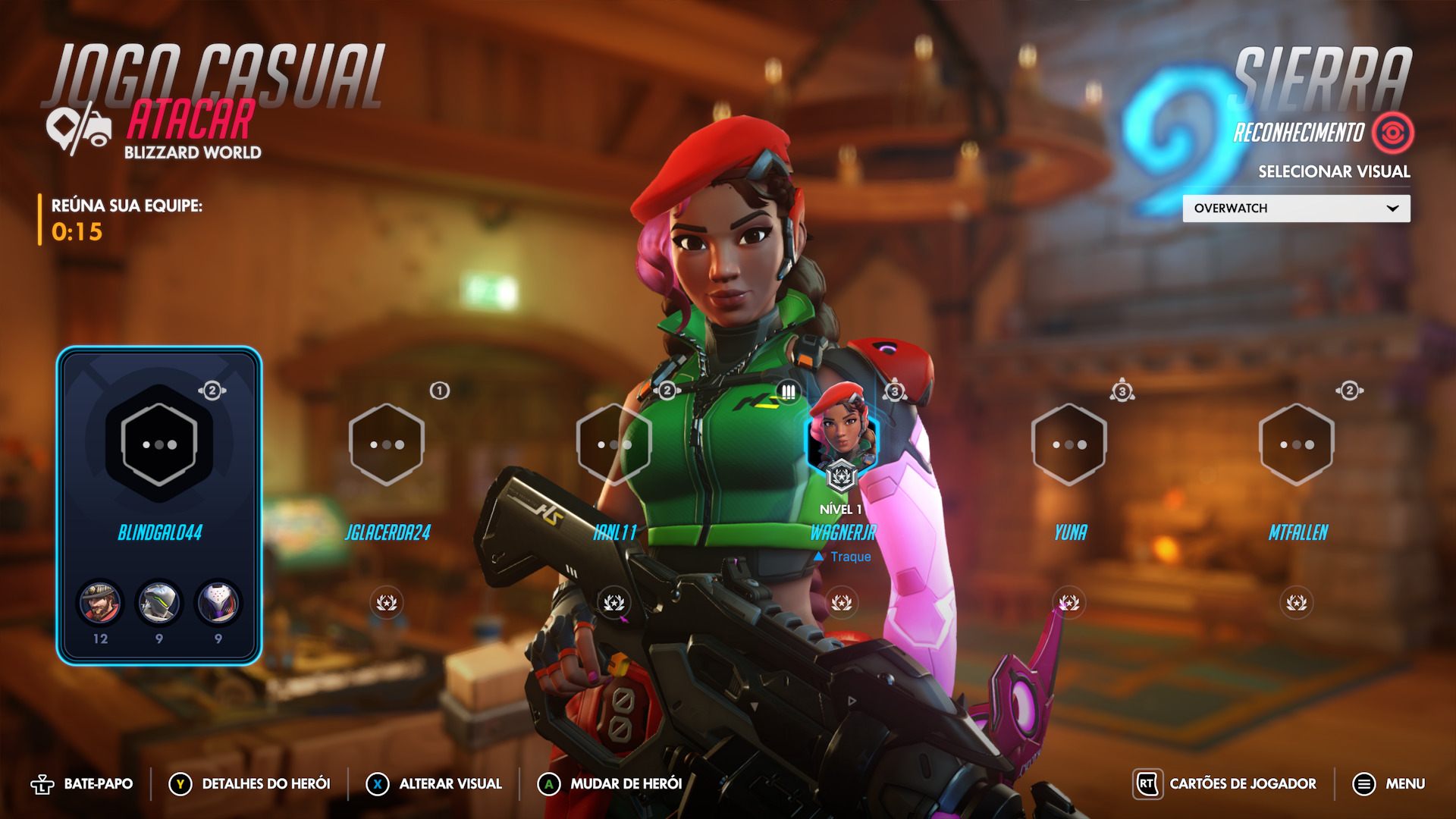Choose Alterar Visual option
The height and width of the screenshot is (819, 1456).
434,784
